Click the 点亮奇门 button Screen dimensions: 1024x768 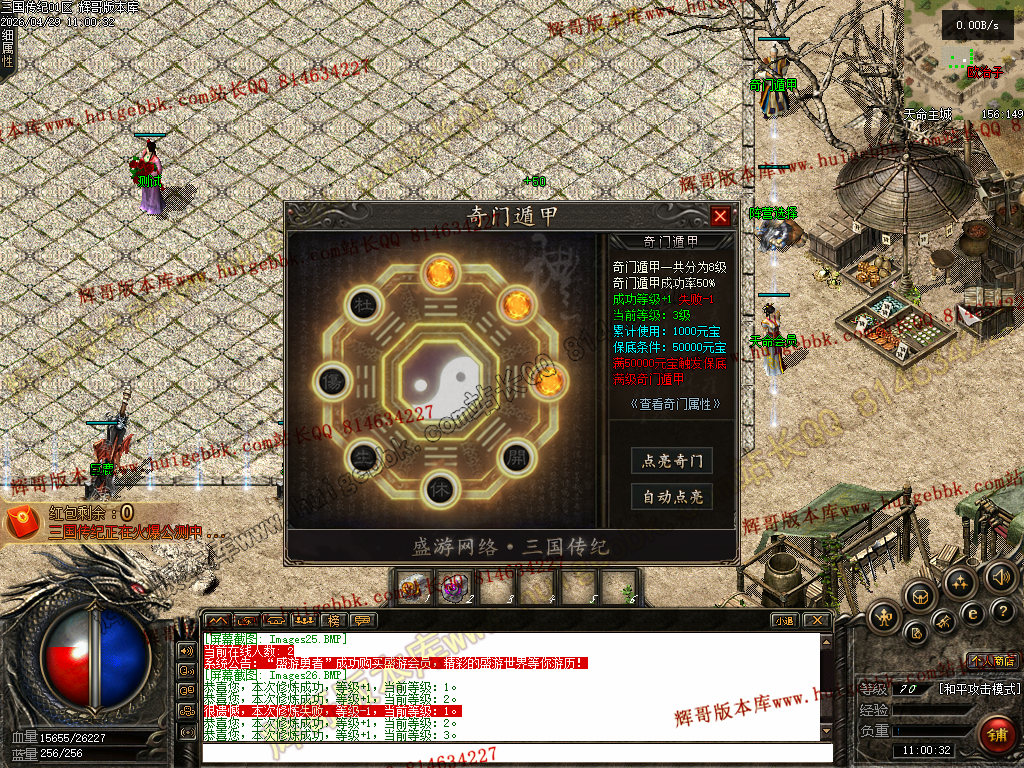[x=672, y=461]
